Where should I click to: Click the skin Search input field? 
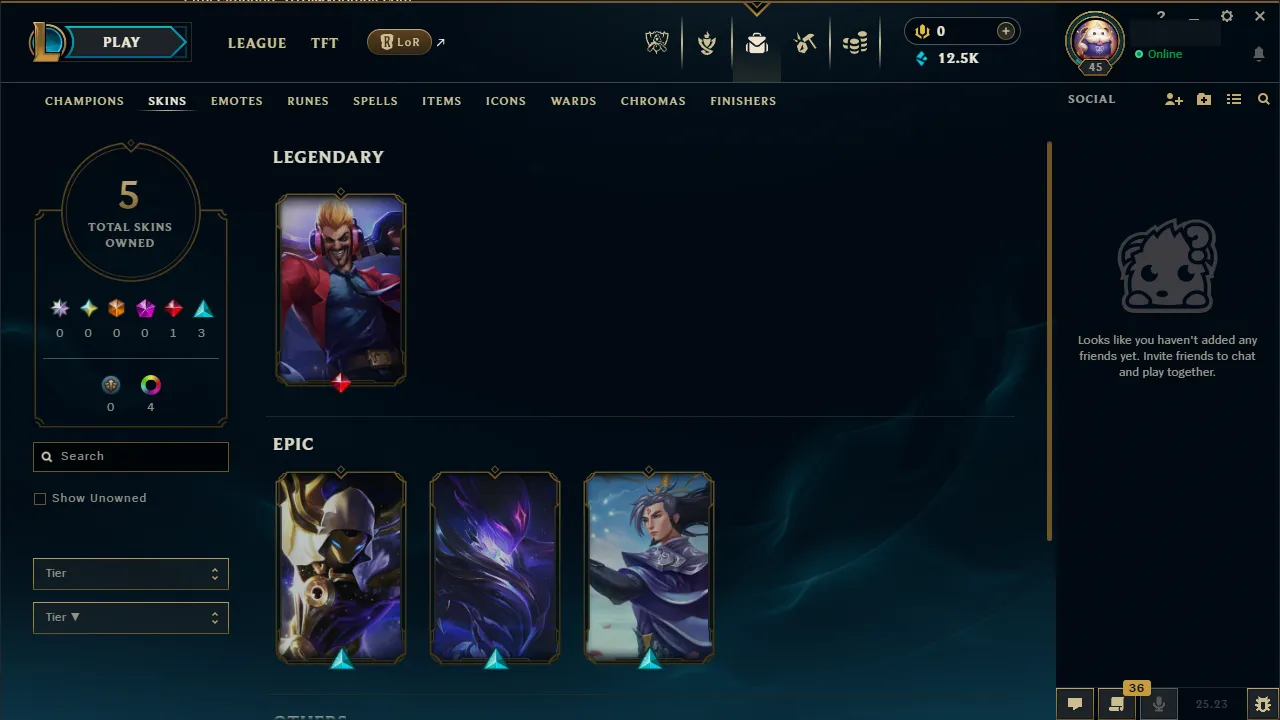tap(130, 456)
